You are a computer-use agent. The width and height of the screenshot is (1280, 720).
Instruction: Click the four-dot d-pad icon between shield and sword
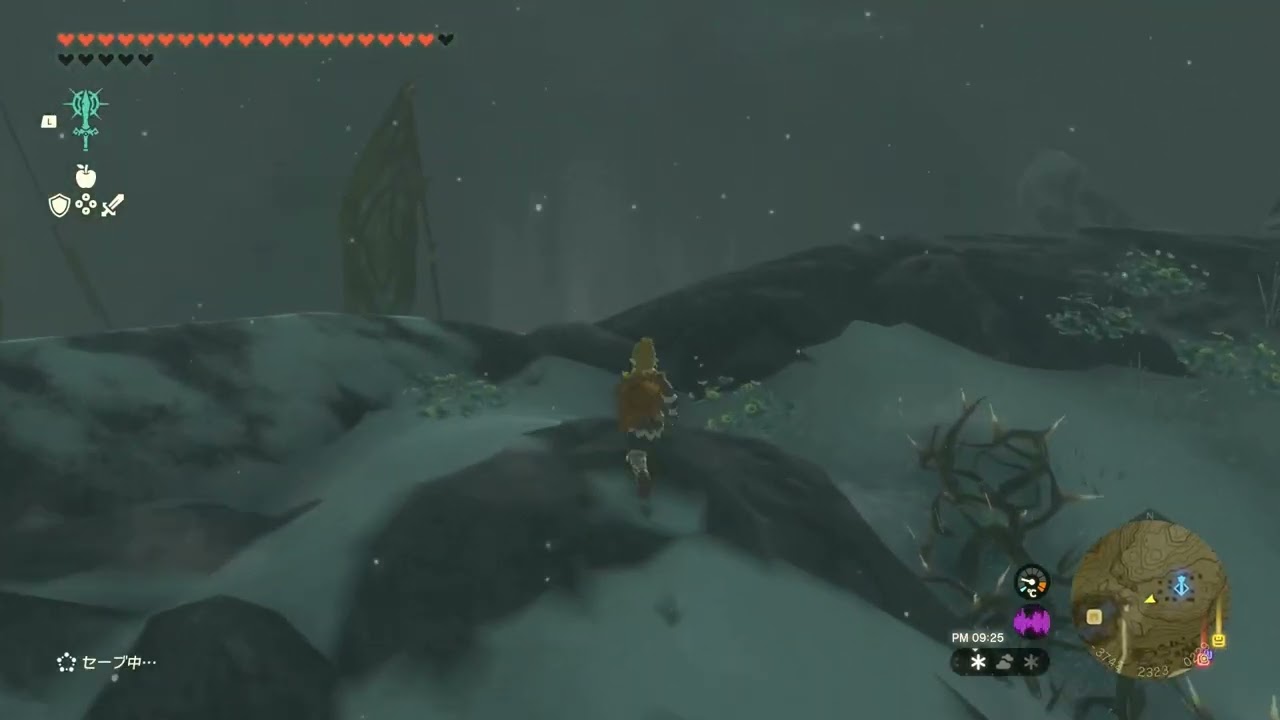[x=86, y=206]
